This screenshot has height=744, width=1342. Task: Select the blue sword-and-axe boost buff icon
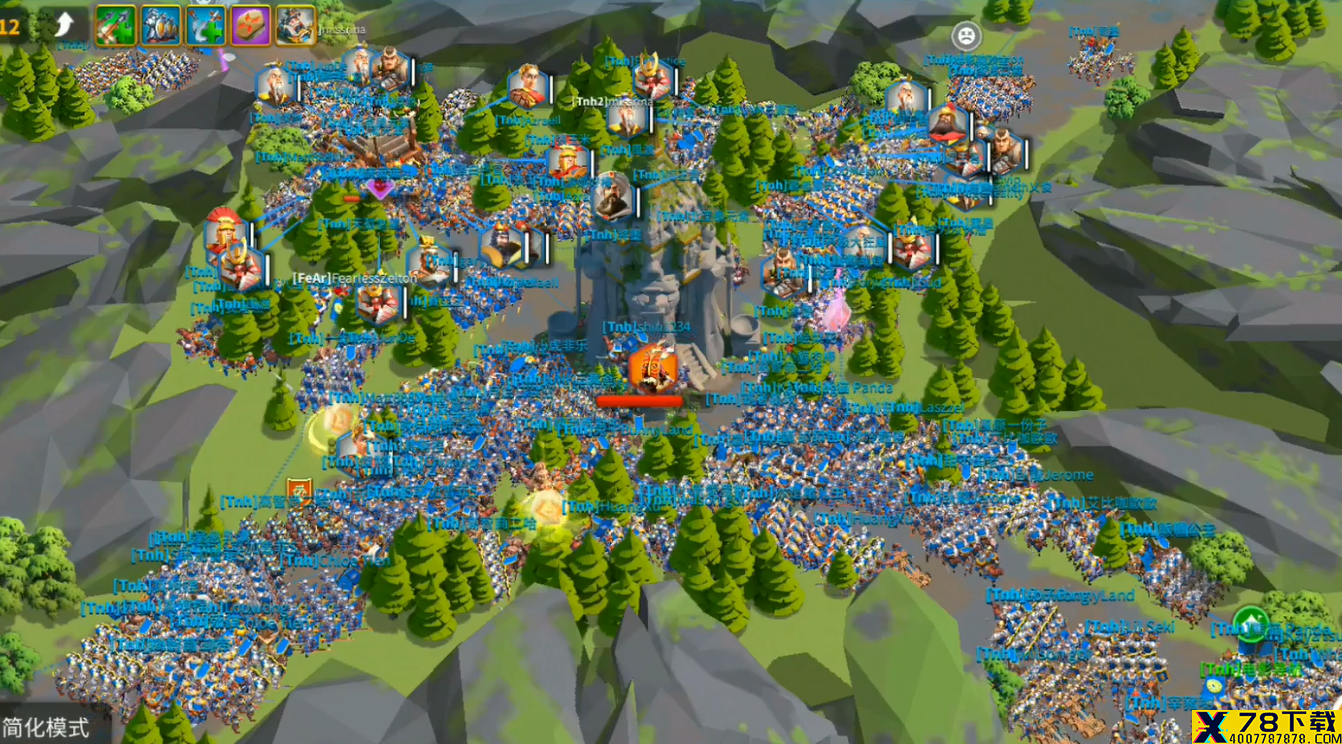pyautogui.click(x=205, y=25)
